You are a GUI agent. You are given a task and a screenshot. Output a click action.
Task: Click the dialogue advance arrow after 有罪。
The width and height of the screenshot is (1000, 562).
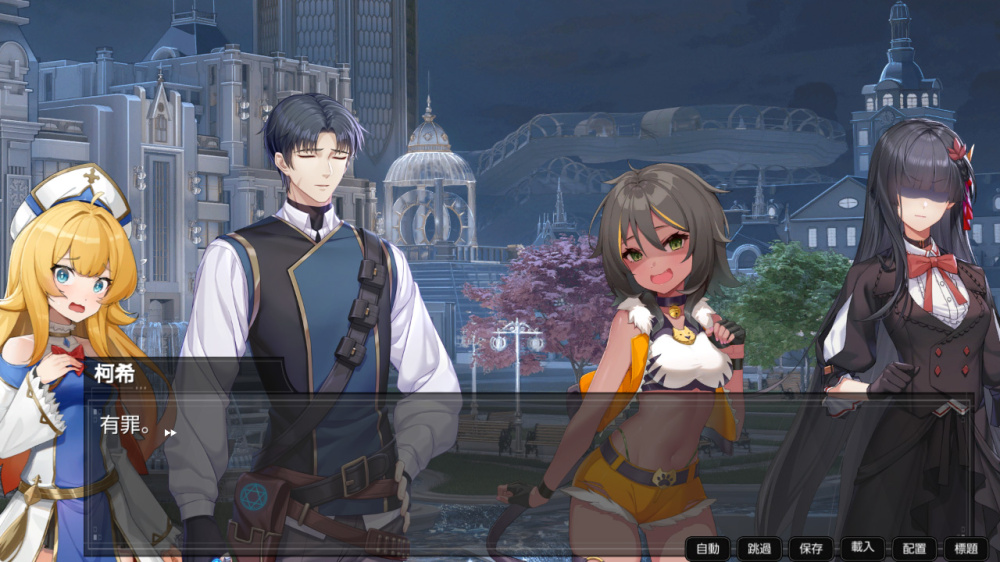170,433
